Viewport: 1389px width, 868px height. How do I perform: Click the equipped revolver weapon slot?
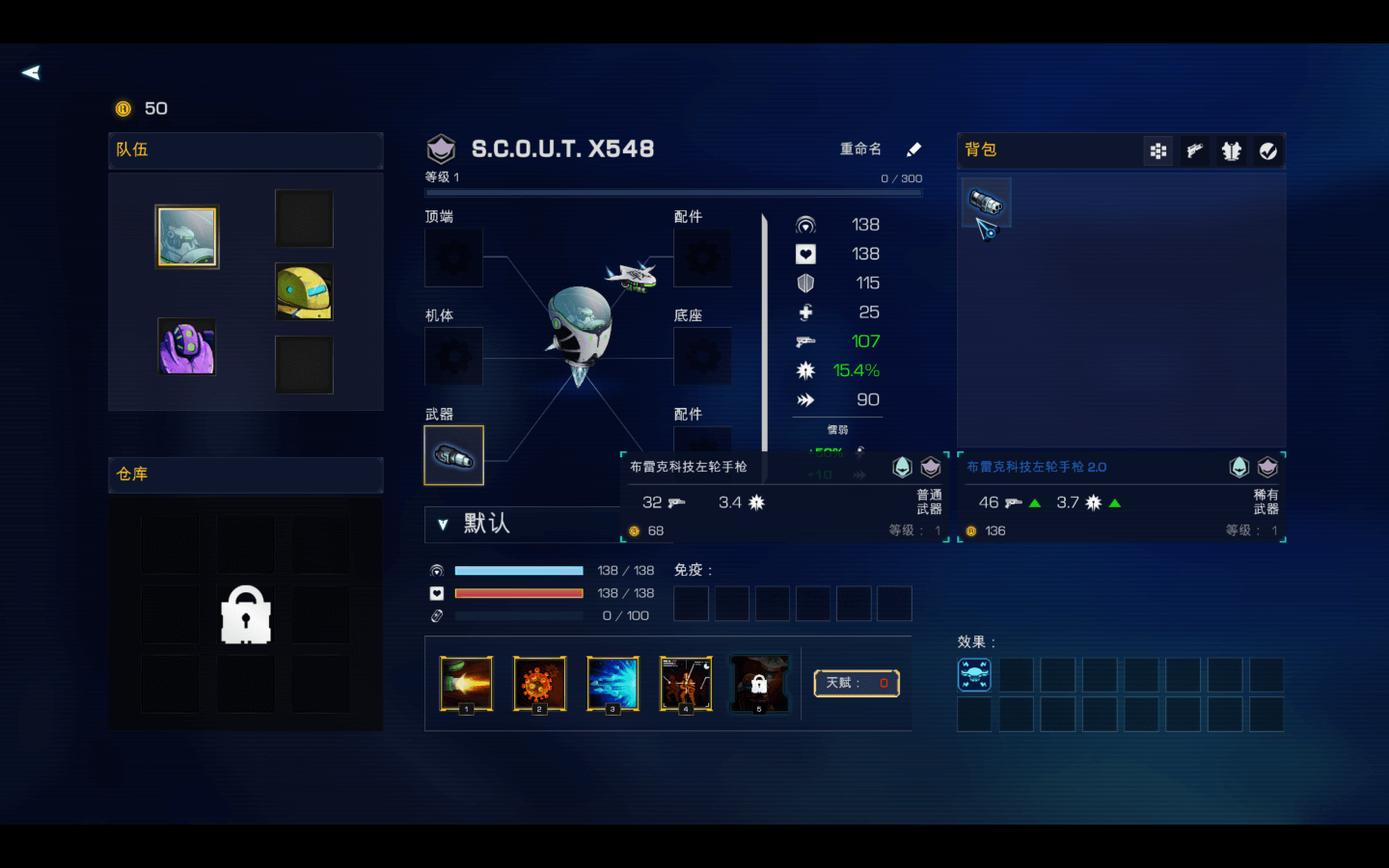[453, 455]
